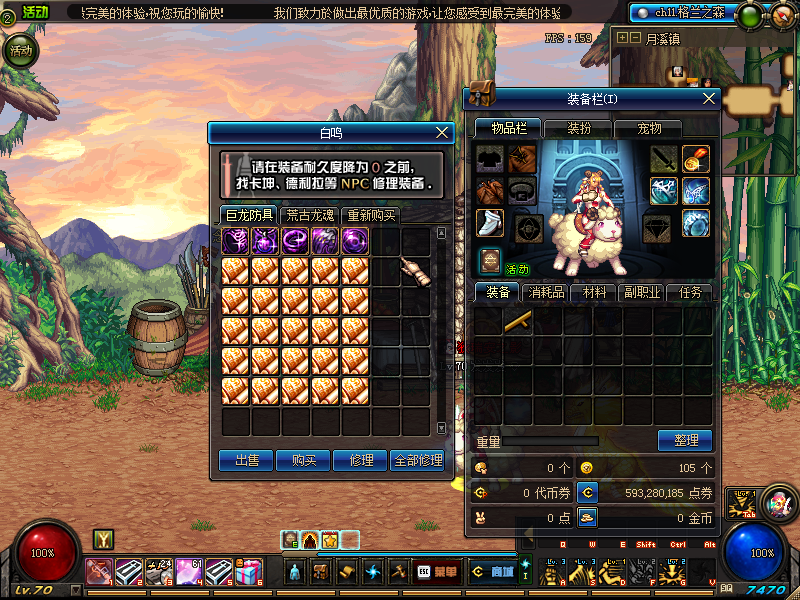Repair everything with 全部修理
Image resolution: width=800 pixels, height=600 pixels.
click(x=417, y=460)
